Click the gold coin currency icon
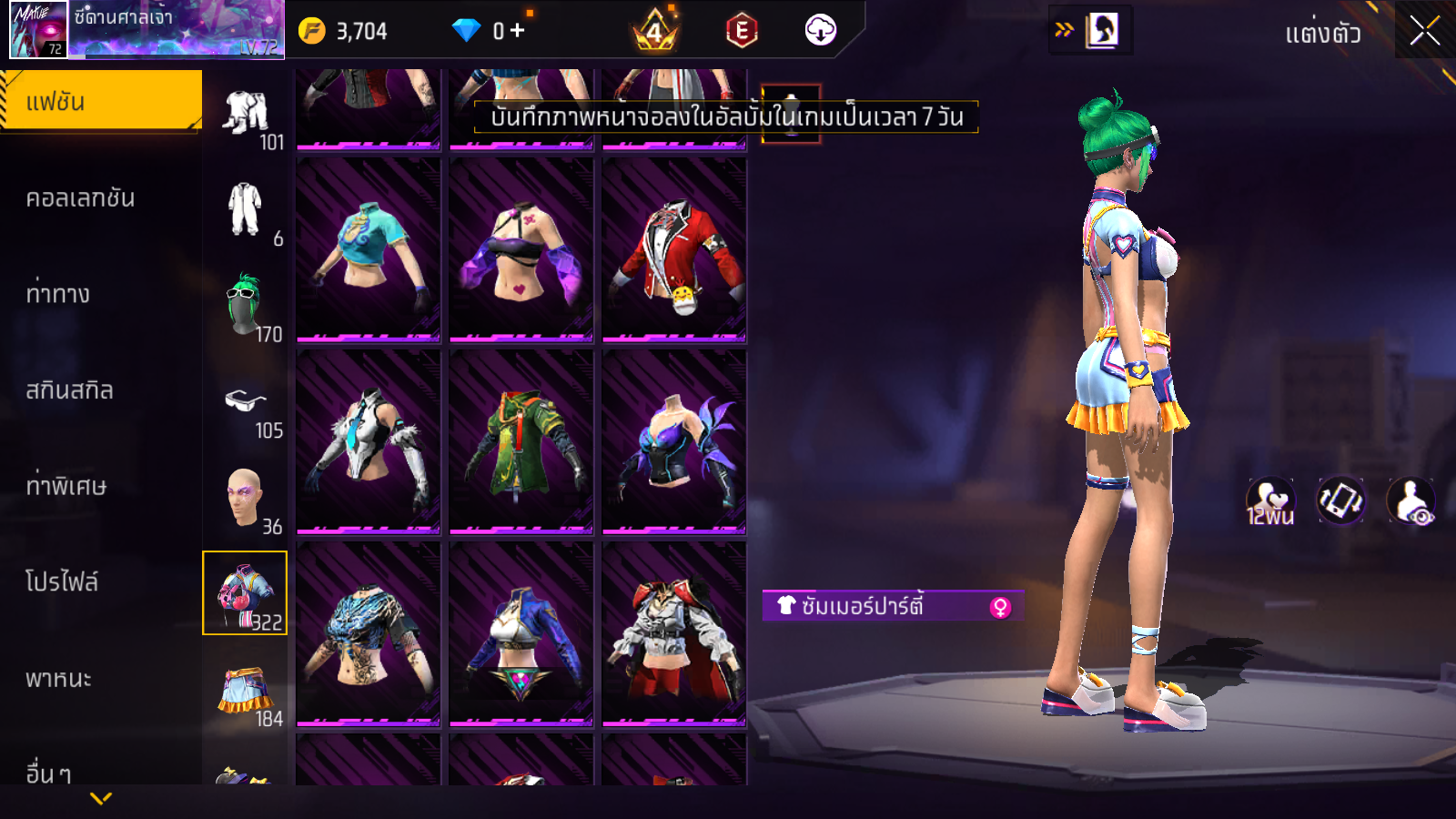 tap(312, 31)
